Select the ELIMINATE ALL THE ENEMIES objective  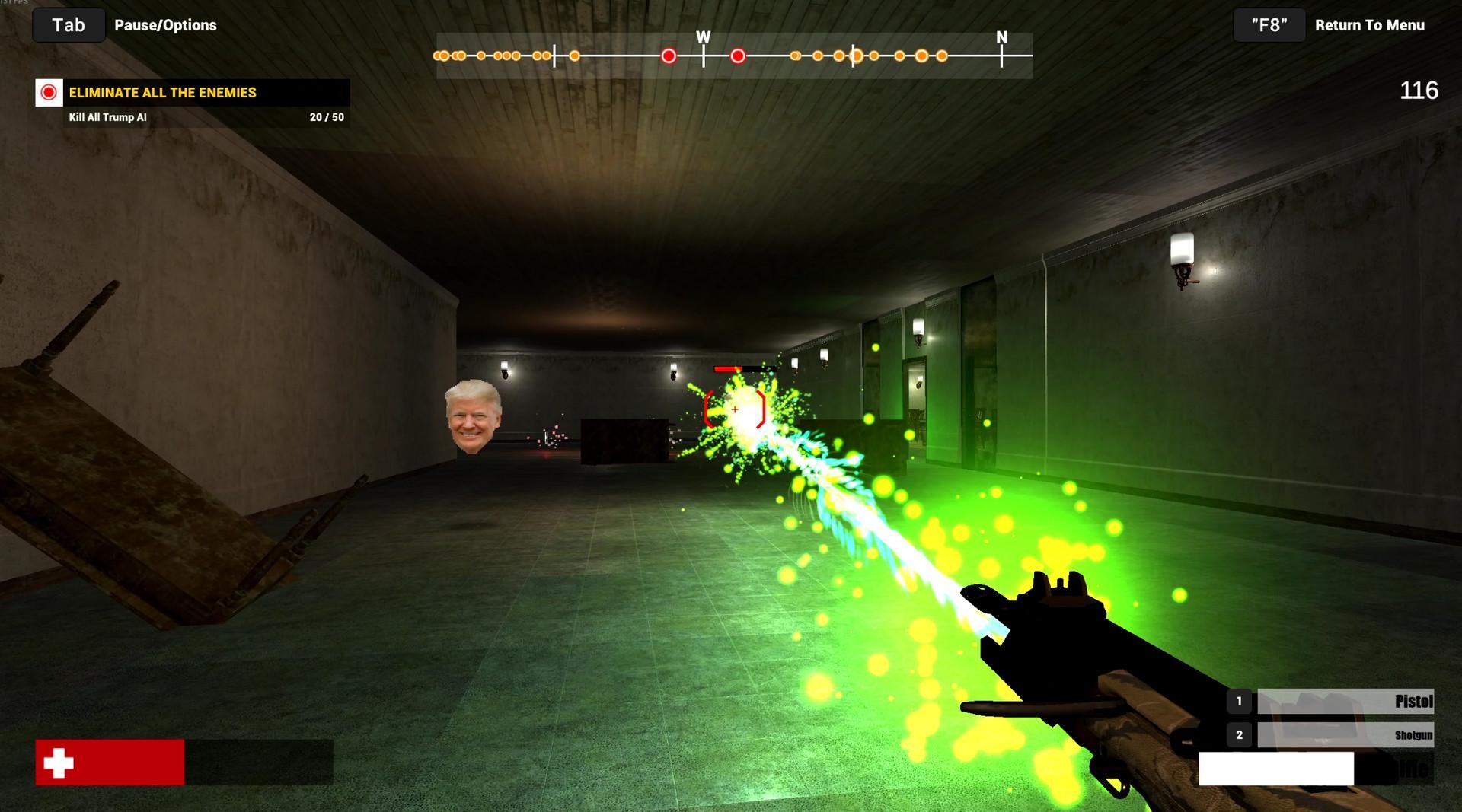pyautogui.click(x=162, y=93)
